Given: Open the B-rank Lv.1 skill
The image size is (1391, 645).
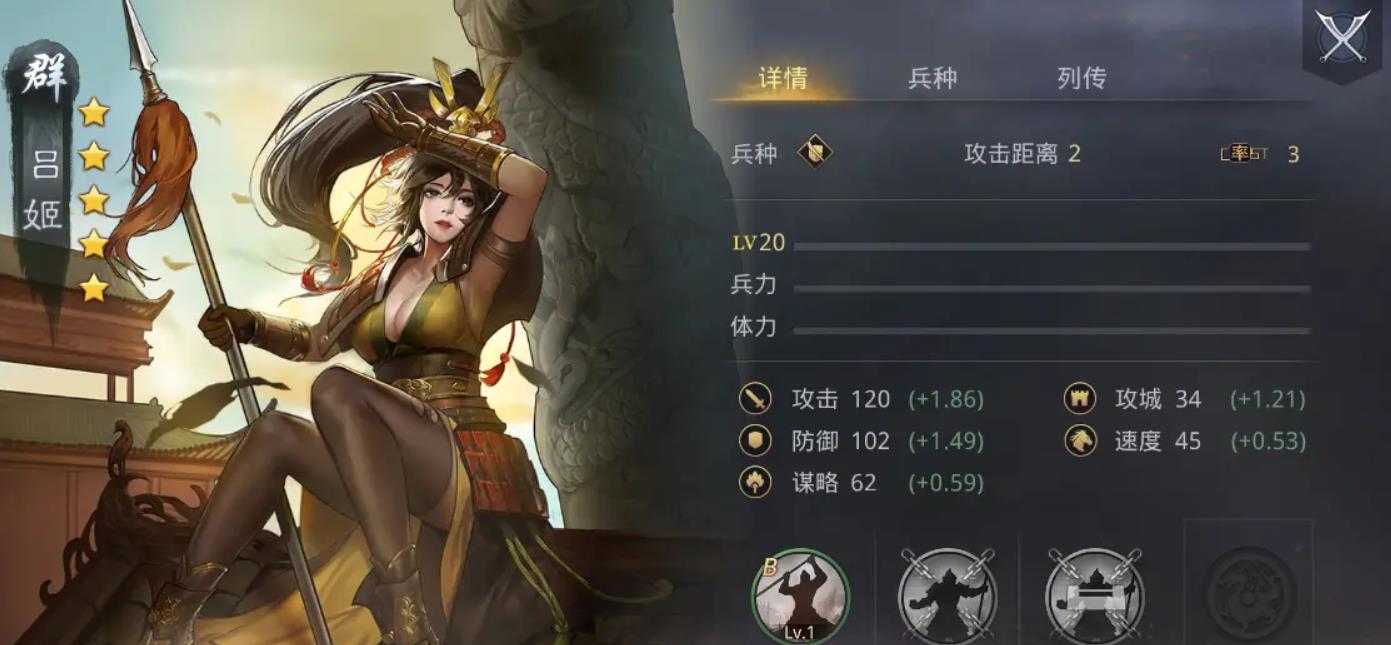Looking at the screenshot, I should tap(800, 596).
